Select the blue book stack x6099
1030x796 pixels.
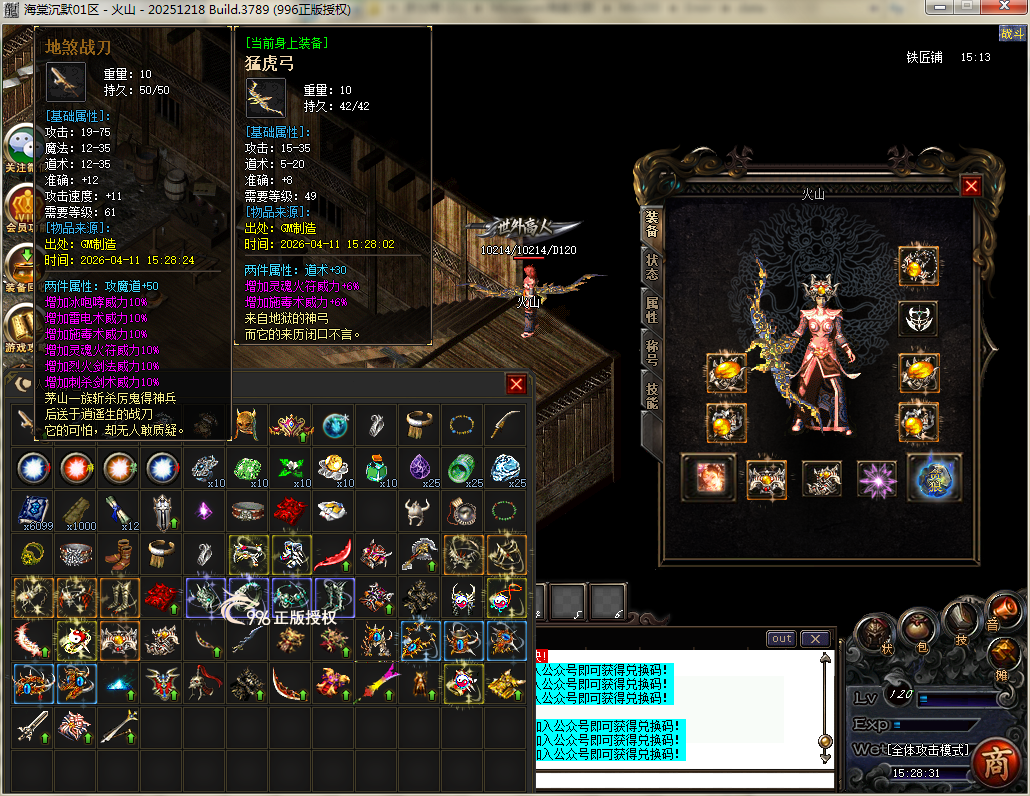(33, 511)
